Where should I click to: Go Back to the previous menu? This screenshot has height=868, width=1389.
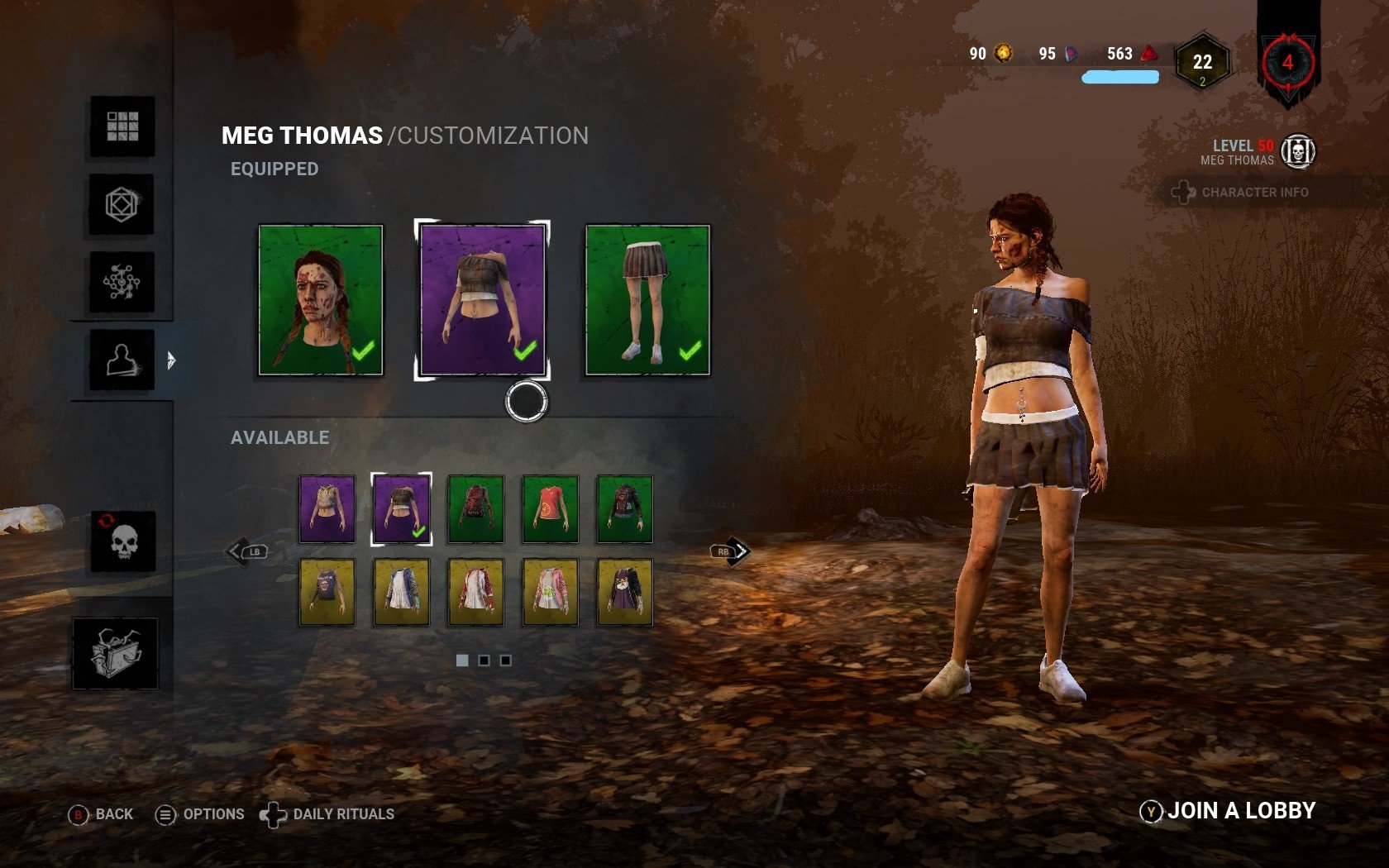pyautogui.click(x=101, y=814)
